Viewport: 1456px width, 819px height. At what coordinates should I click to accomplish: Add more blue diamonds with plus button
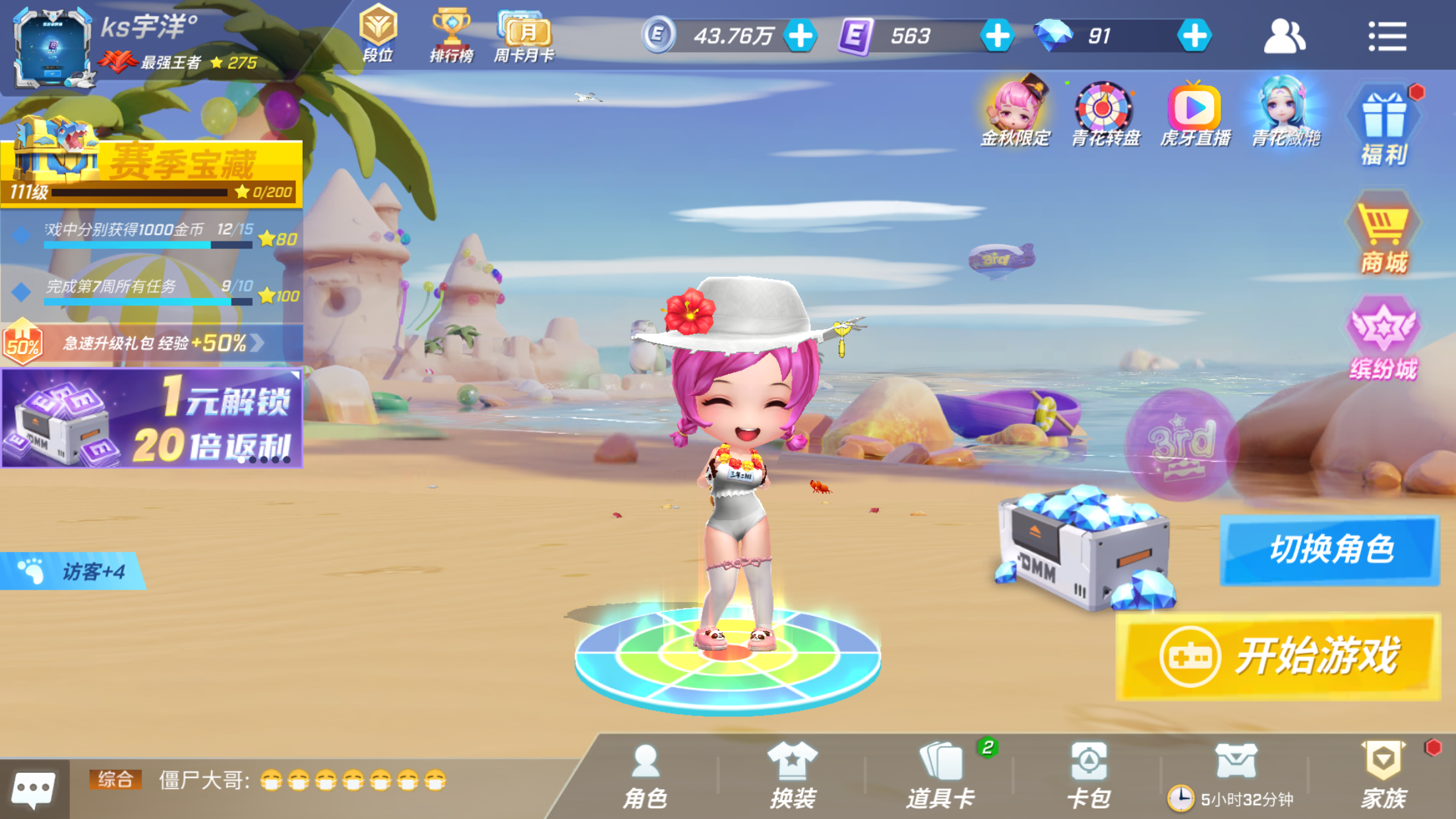pyautogui.click(x=1194, y=36)
